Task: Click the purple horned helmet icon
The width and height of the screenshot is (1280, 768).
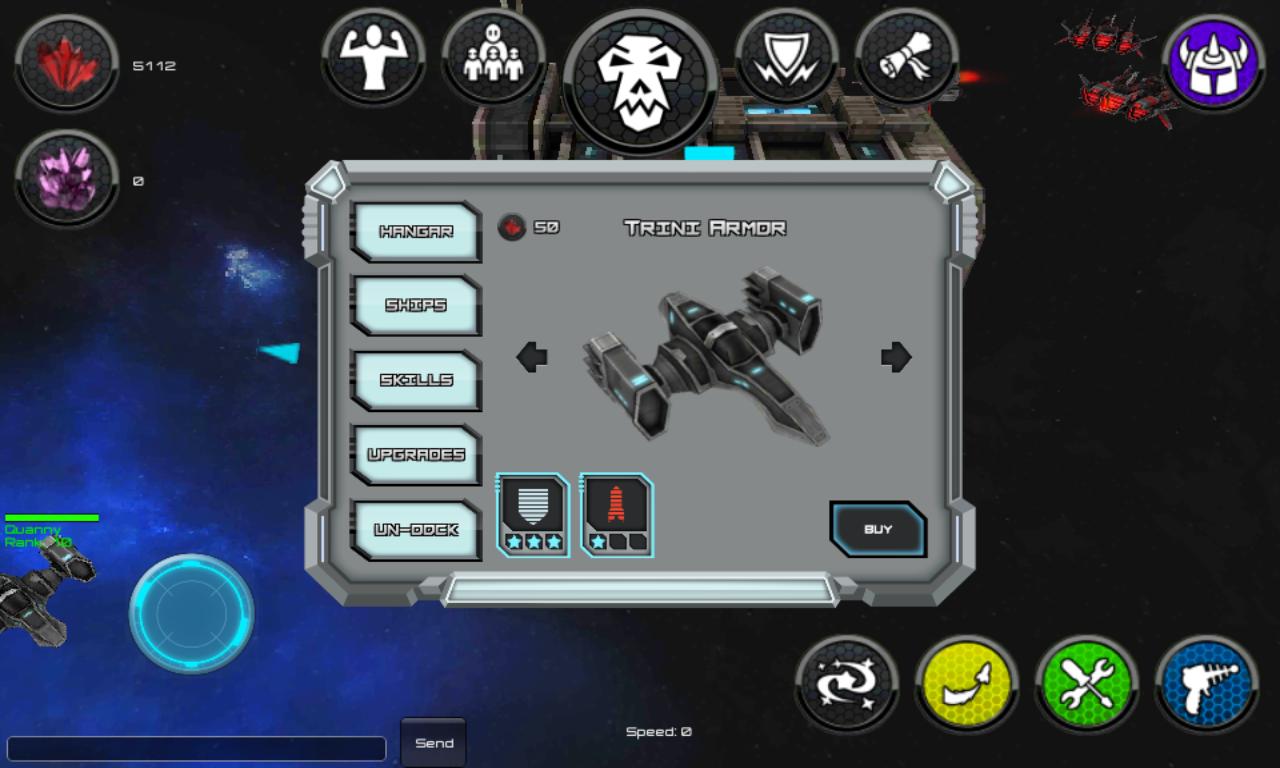Action: pyautogui.click(x=1213, y=60)
